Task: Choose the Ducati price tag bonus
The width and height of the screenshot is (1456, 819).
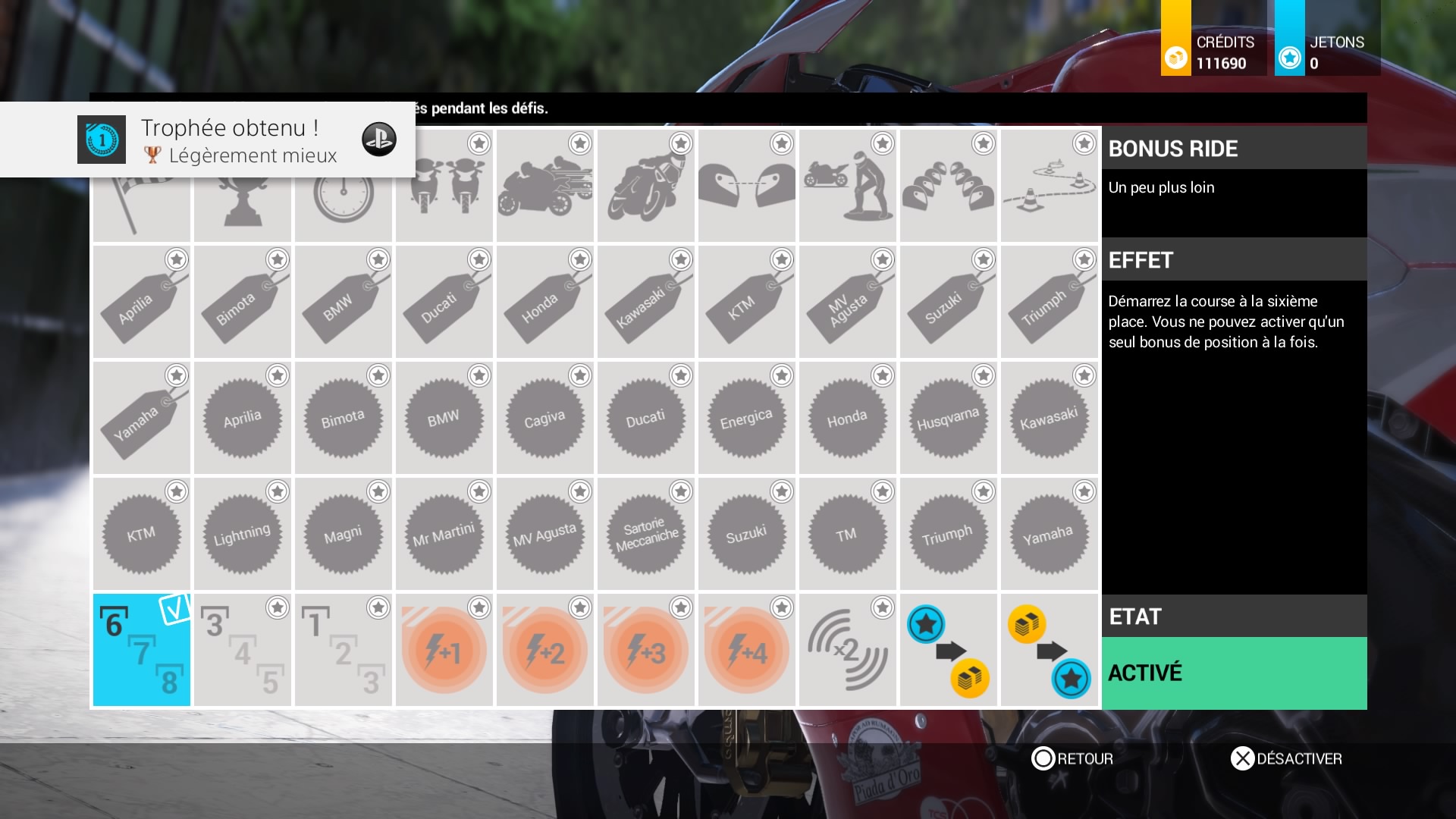Action: click(x=444, y=302)
